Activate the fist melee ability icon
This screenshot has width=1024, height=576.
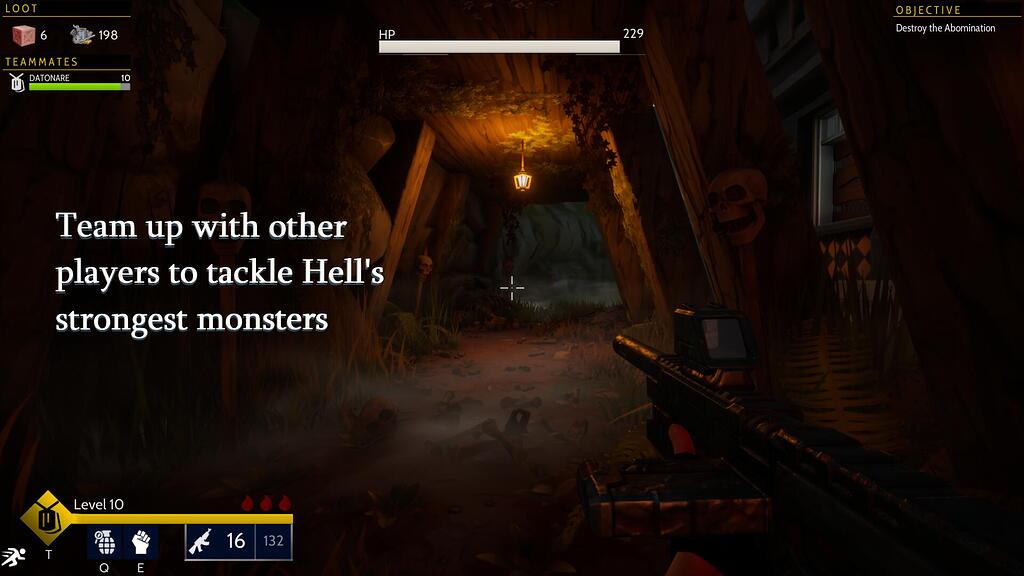[x=141, y=542]
